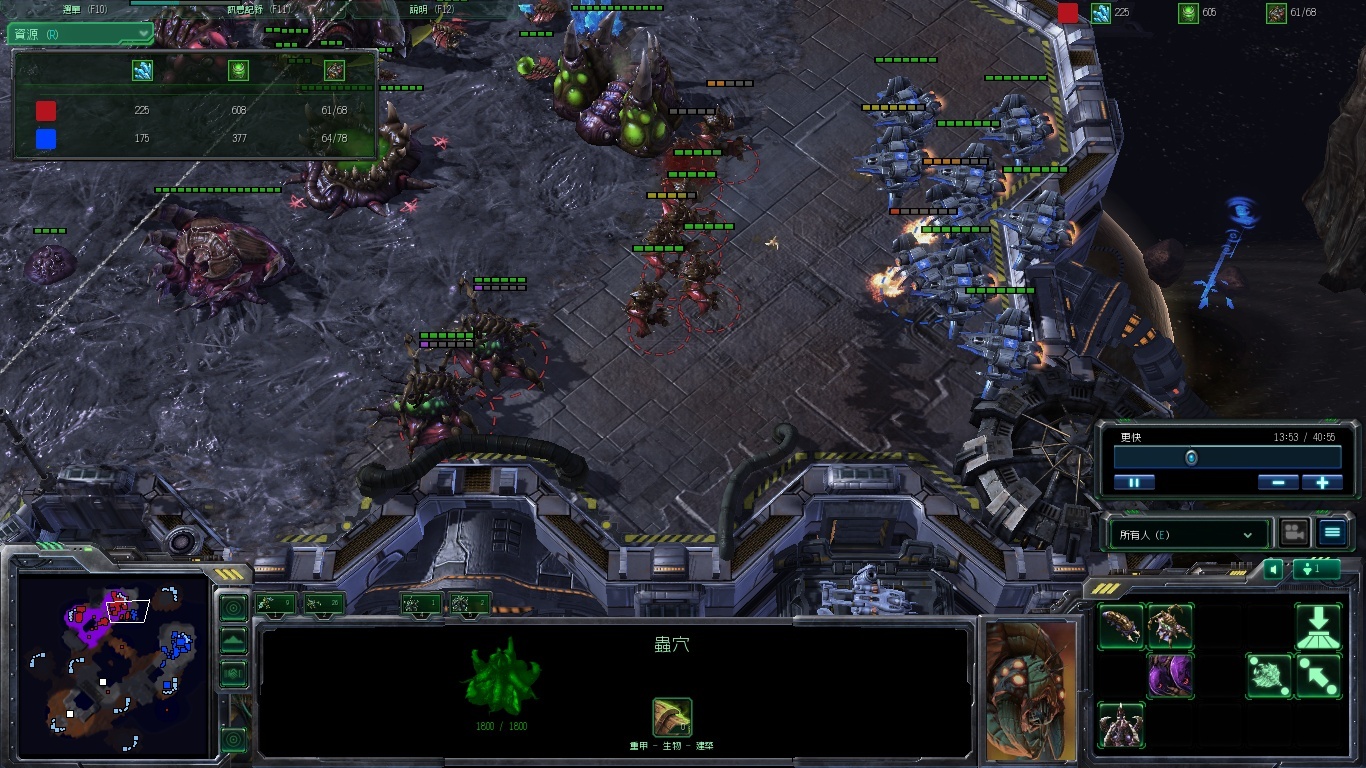Click the speaker sound button
The height and width of the screenshot is (768, 1366).
pyautogui.click(x=1273, y=569)
